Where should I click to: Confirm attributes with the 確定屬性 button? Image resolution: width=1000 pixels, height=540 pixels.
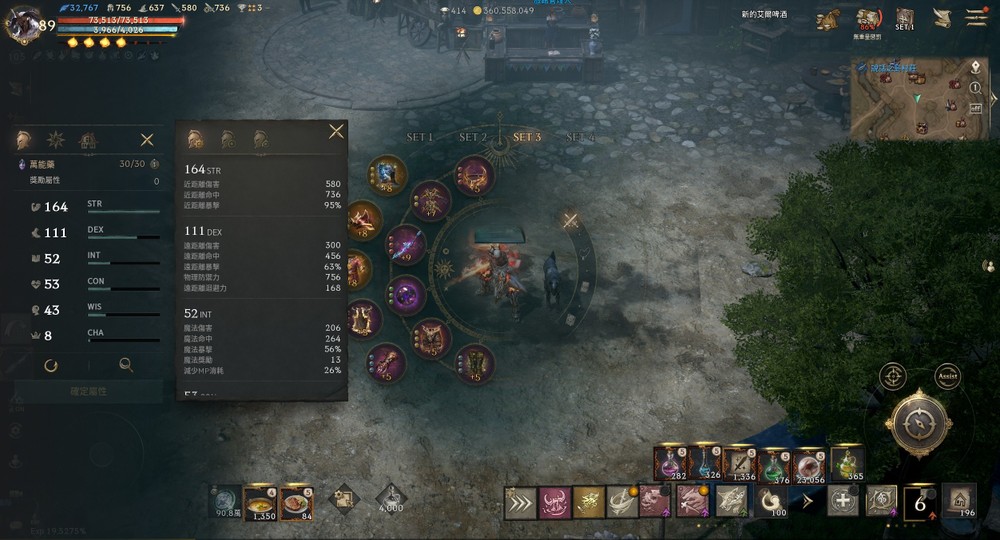tap(88, 392)
